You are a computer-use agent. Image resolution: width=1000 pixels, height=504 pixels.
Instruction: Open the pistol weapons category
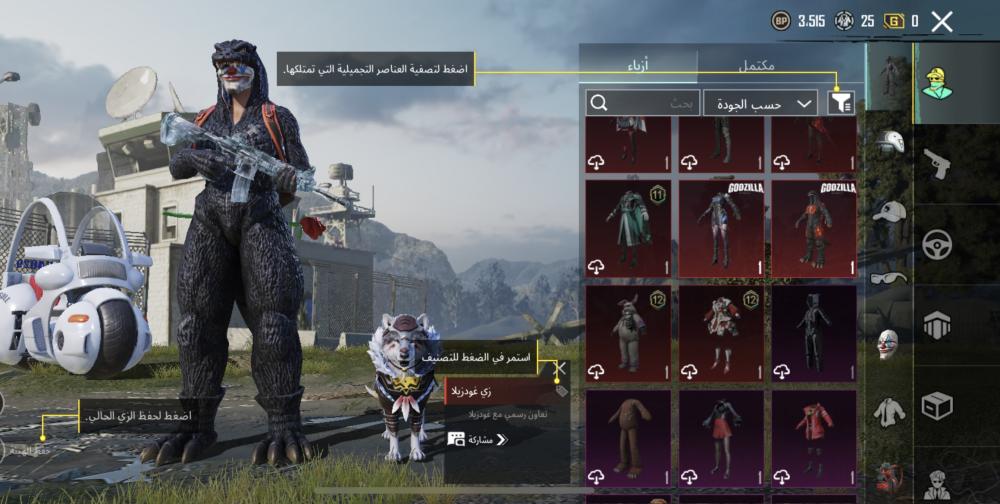937,163
